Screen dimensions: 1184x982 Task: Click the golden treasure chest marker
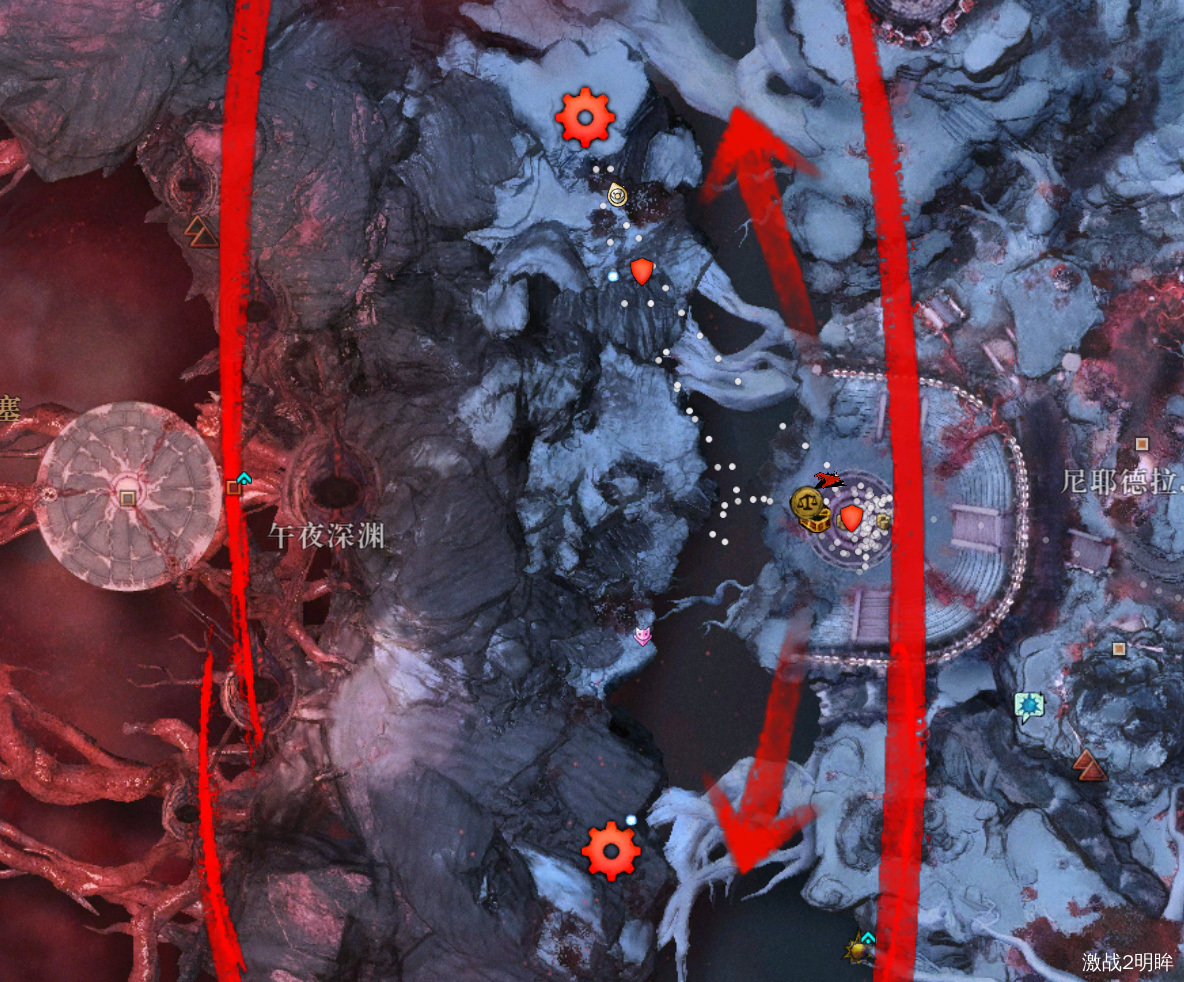820,520
